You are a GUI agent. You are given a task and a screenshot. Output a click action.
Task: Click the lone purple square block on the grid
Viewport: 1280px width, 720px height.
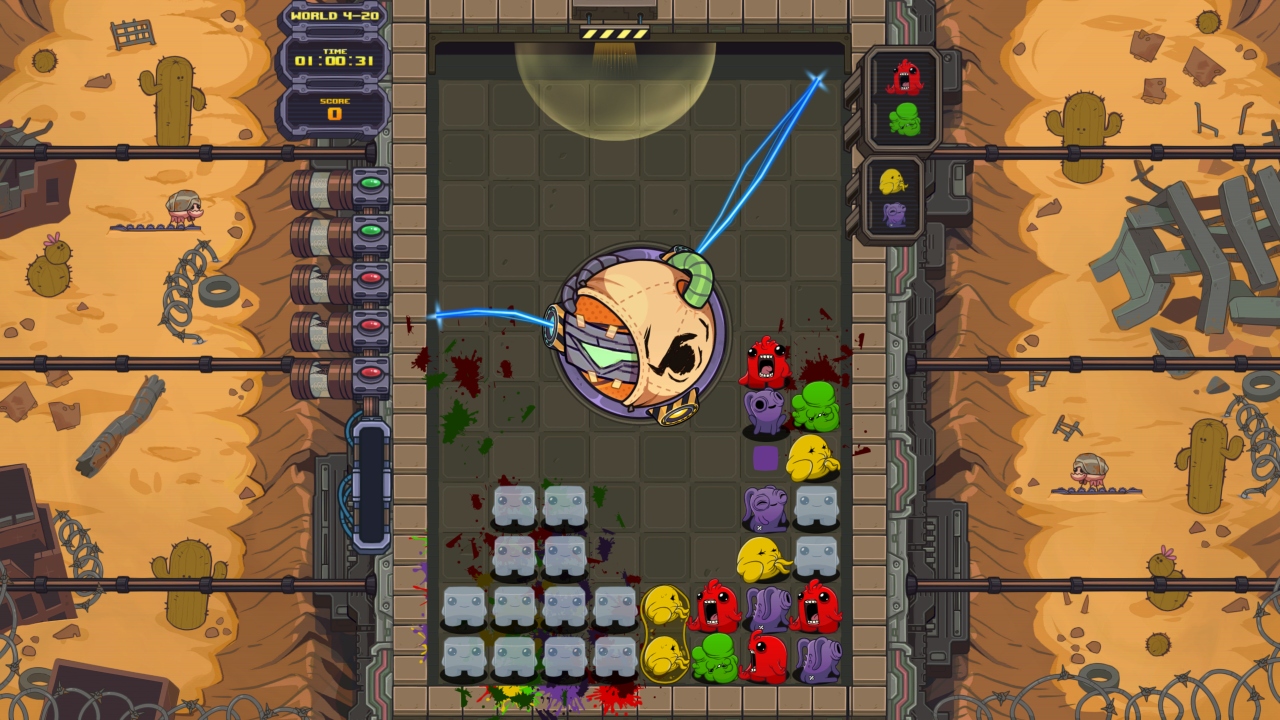(x=763, y=457)
